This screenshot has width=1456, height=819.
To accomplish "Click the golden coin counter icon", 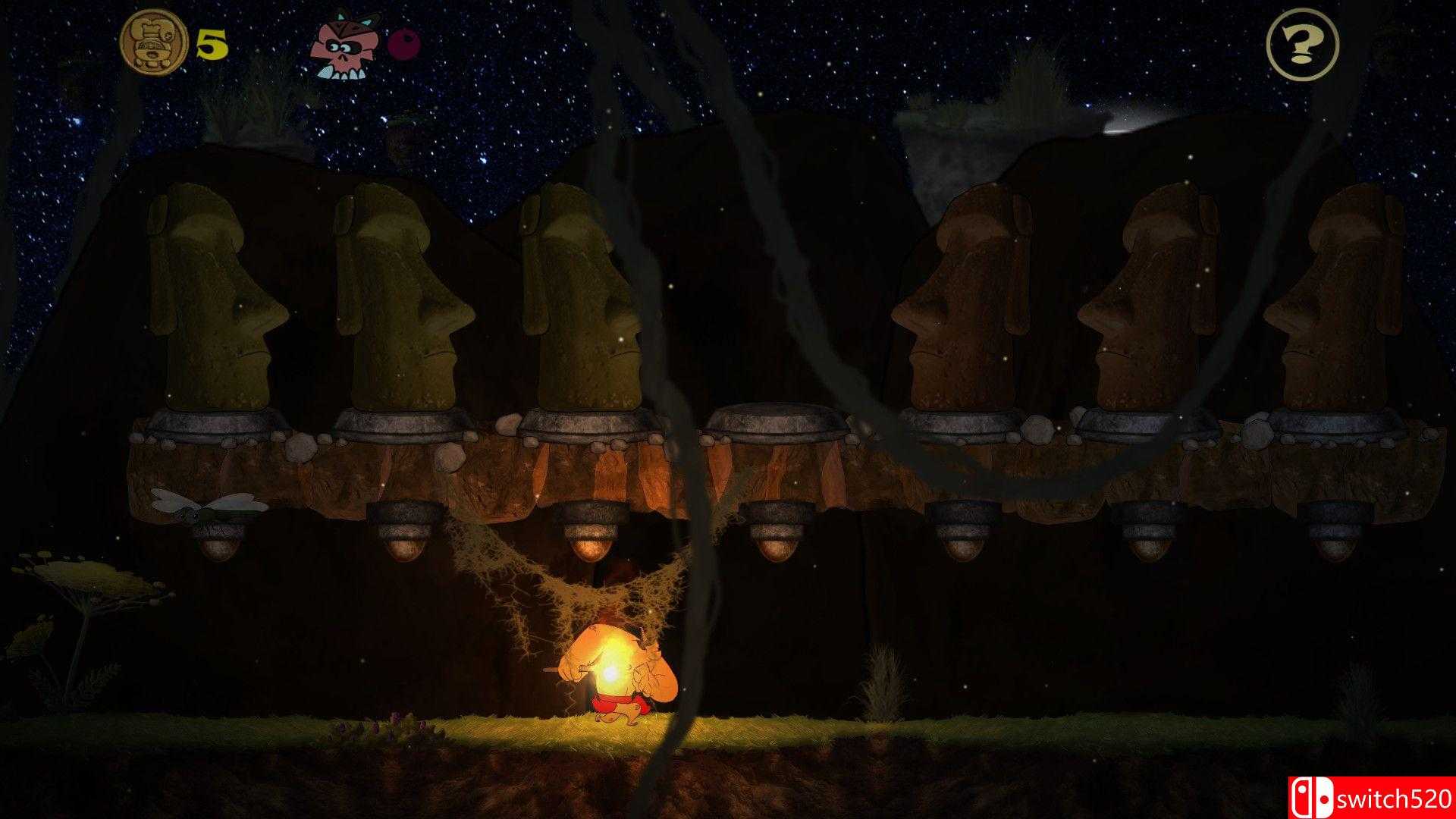I will pyautogui.click(x=155, y=42).
